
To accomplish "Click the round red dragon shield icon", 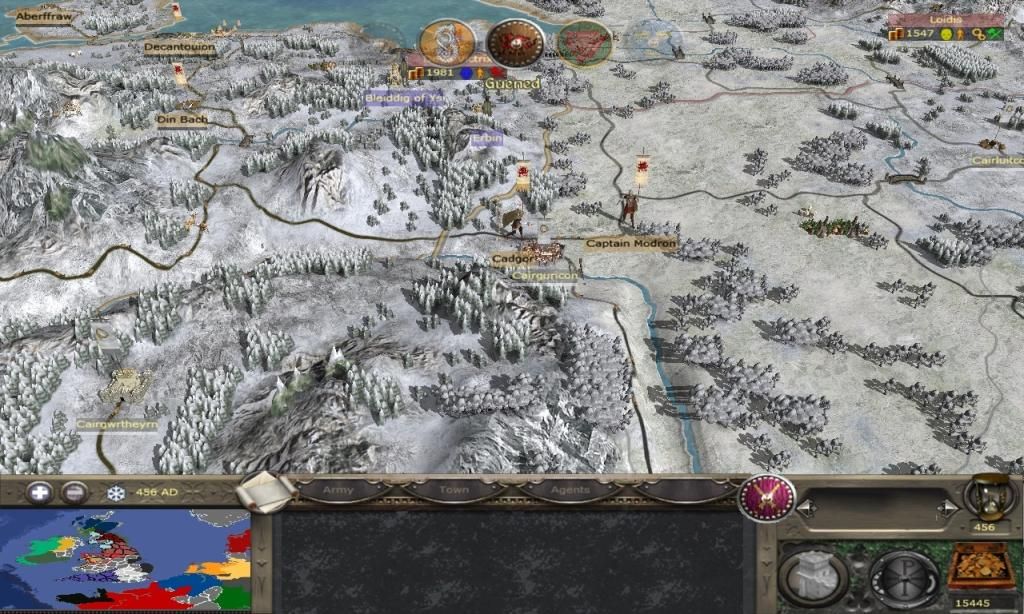I will [516, 43].
